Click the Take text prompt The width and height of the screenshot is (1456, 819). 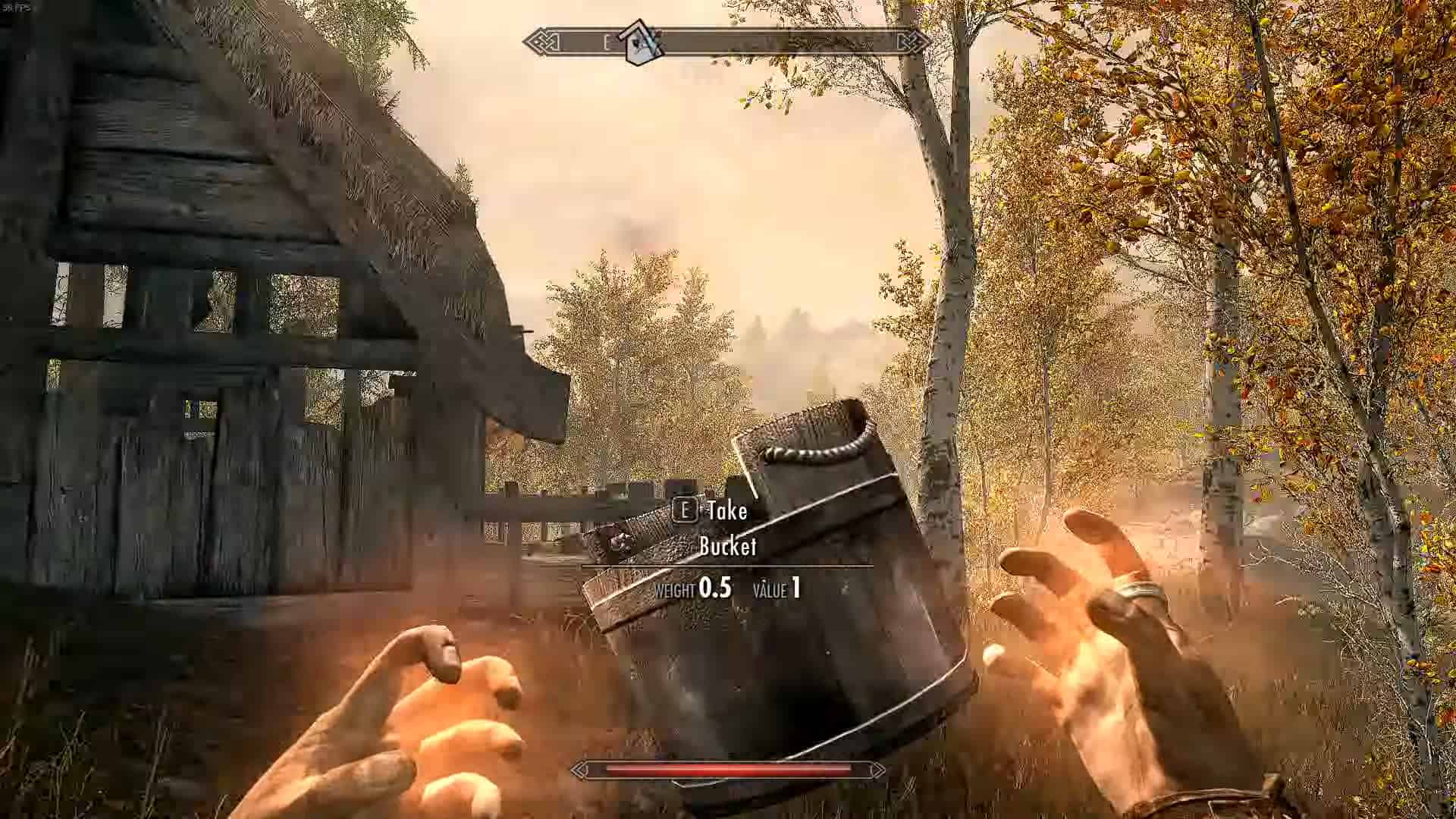726,510
